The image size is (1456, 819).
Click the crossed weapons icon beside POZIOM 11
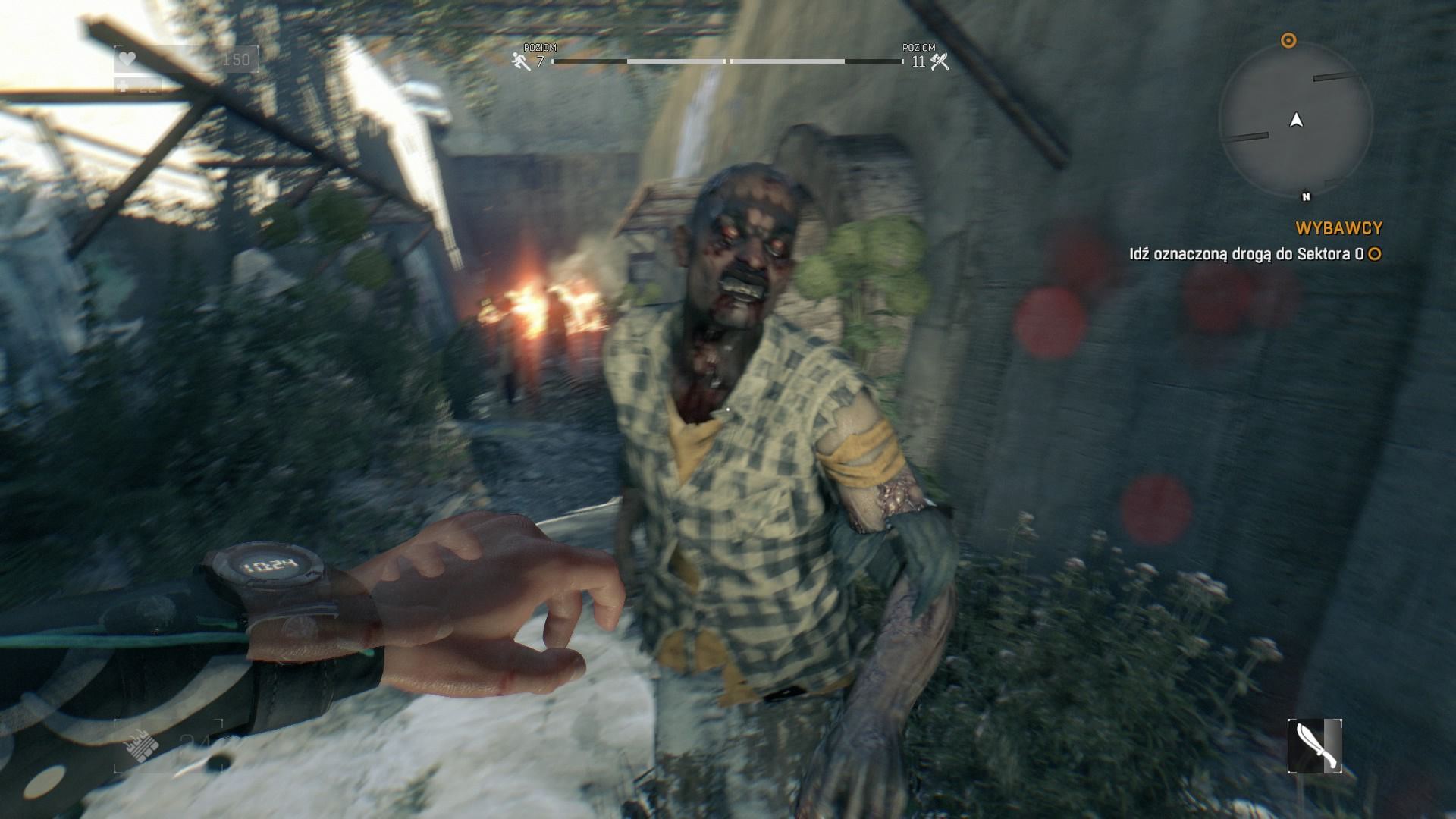click(x=940, y=60)
